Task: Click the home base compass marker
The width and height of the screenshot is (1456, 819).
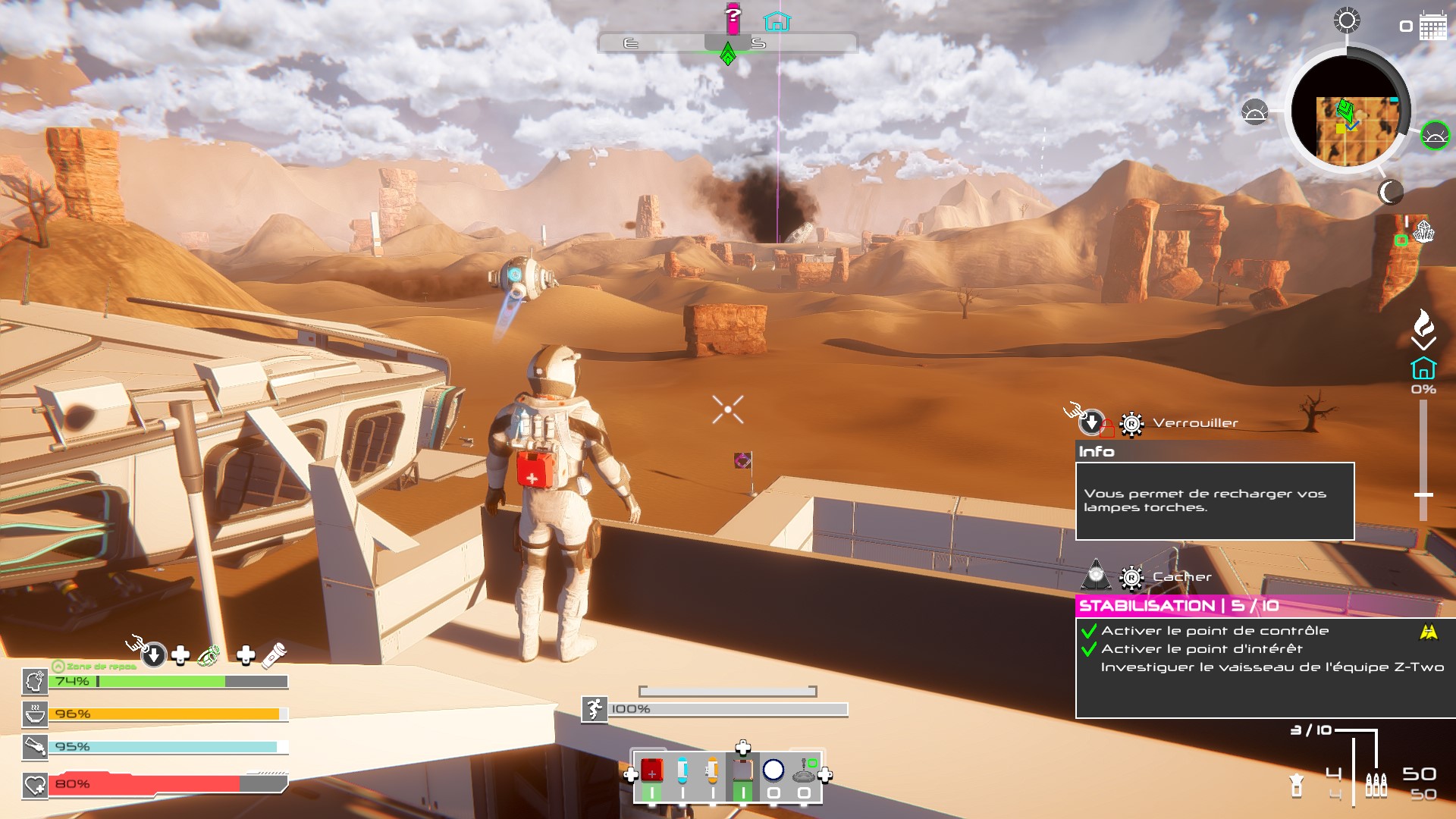Action: coord(777,21)
